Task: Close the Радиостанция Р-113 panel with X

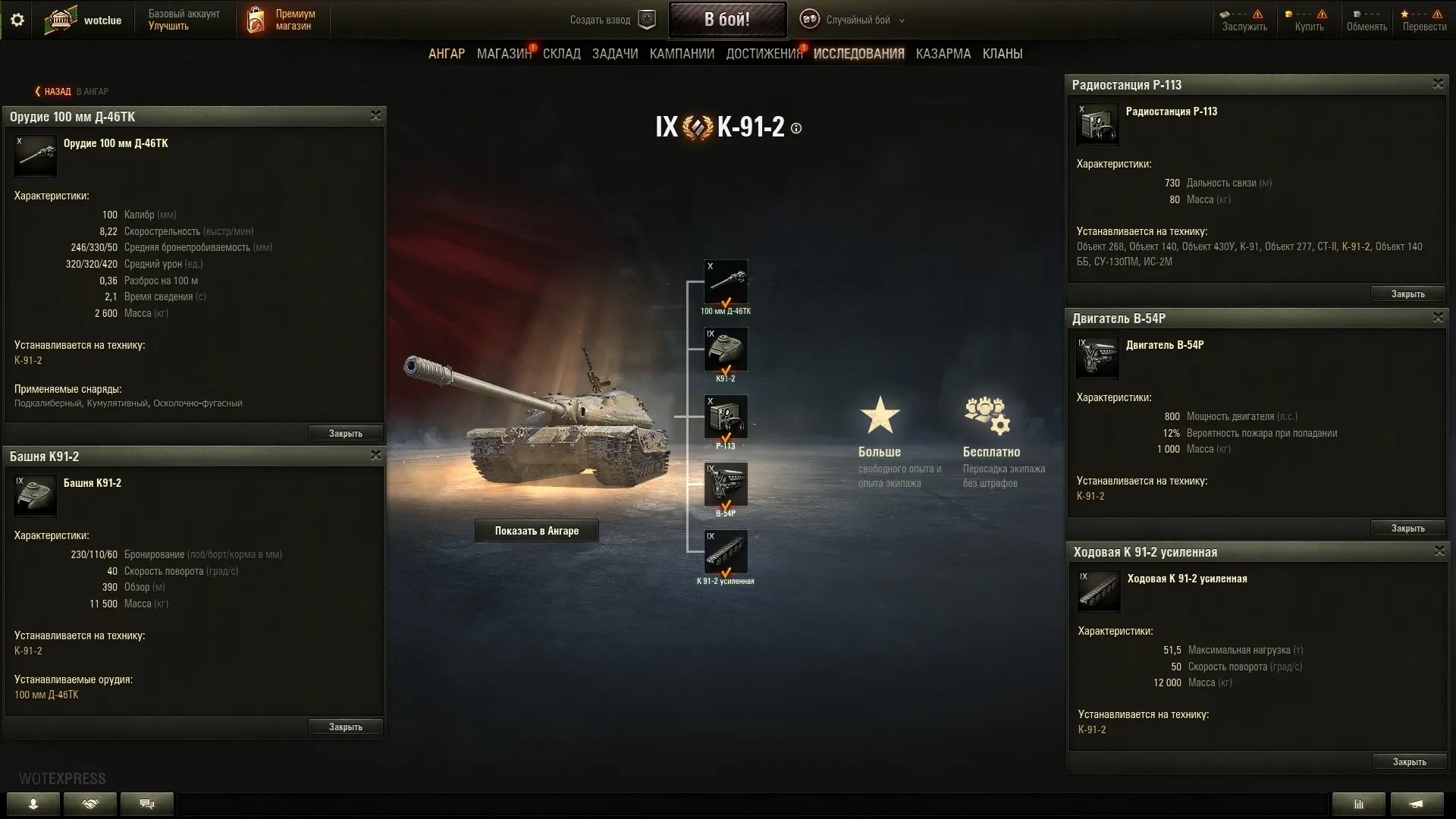Action: coord(1438,84)
